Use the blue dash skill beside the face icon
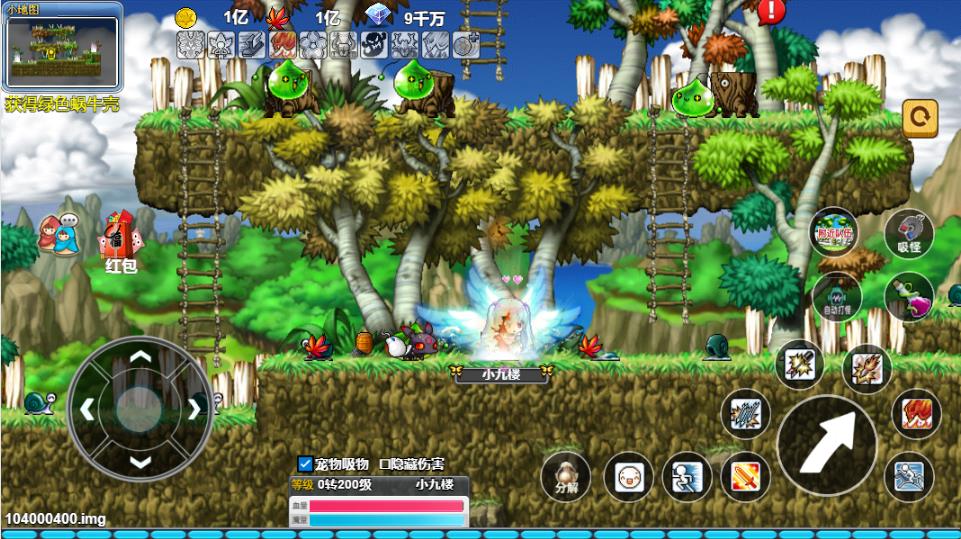The height and width of the screenshot is (539, 961). point(686,476)
